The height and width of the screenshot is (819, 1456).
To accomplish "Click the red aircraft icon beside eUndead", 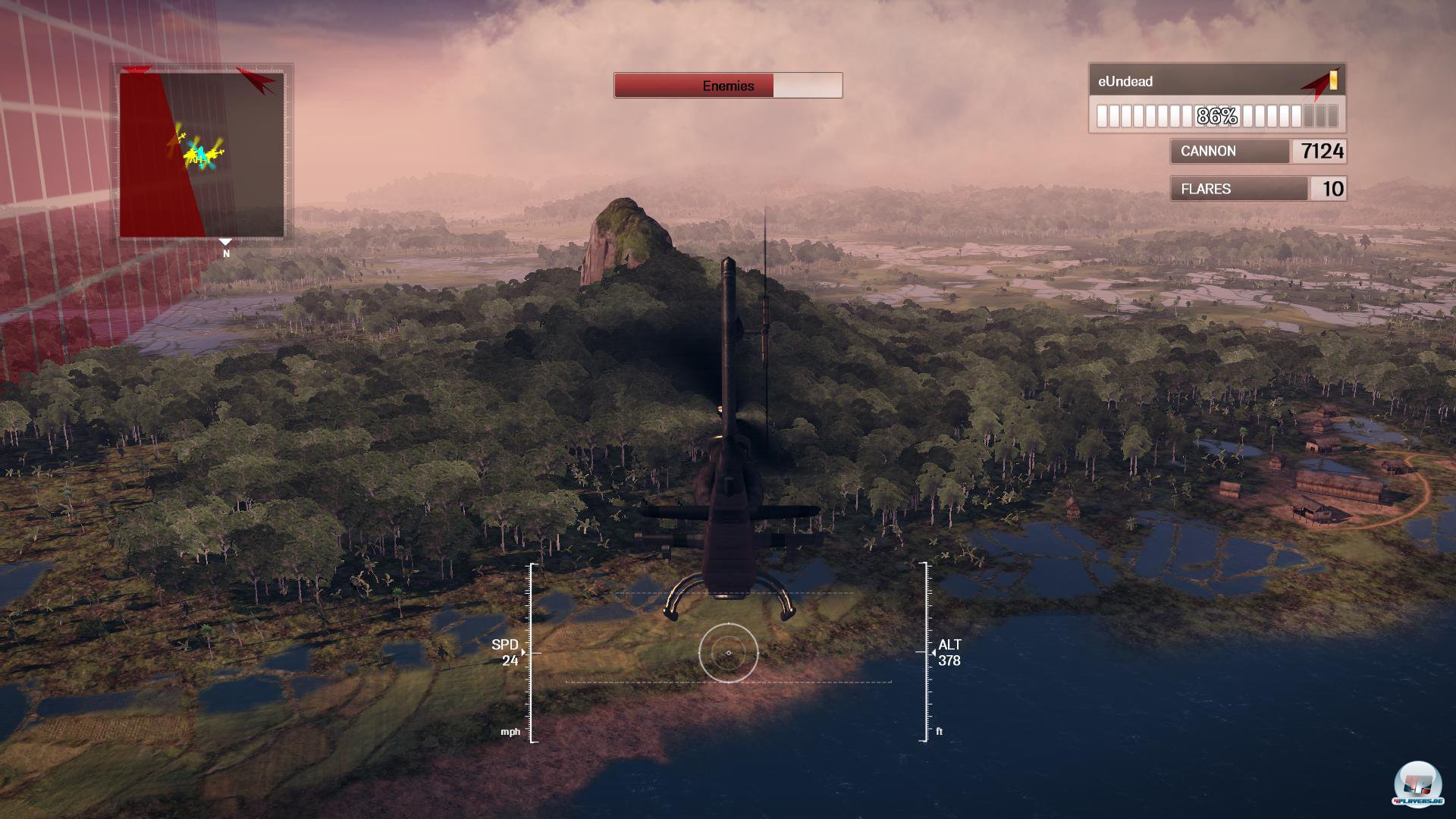I will (x=1316, y=85).
